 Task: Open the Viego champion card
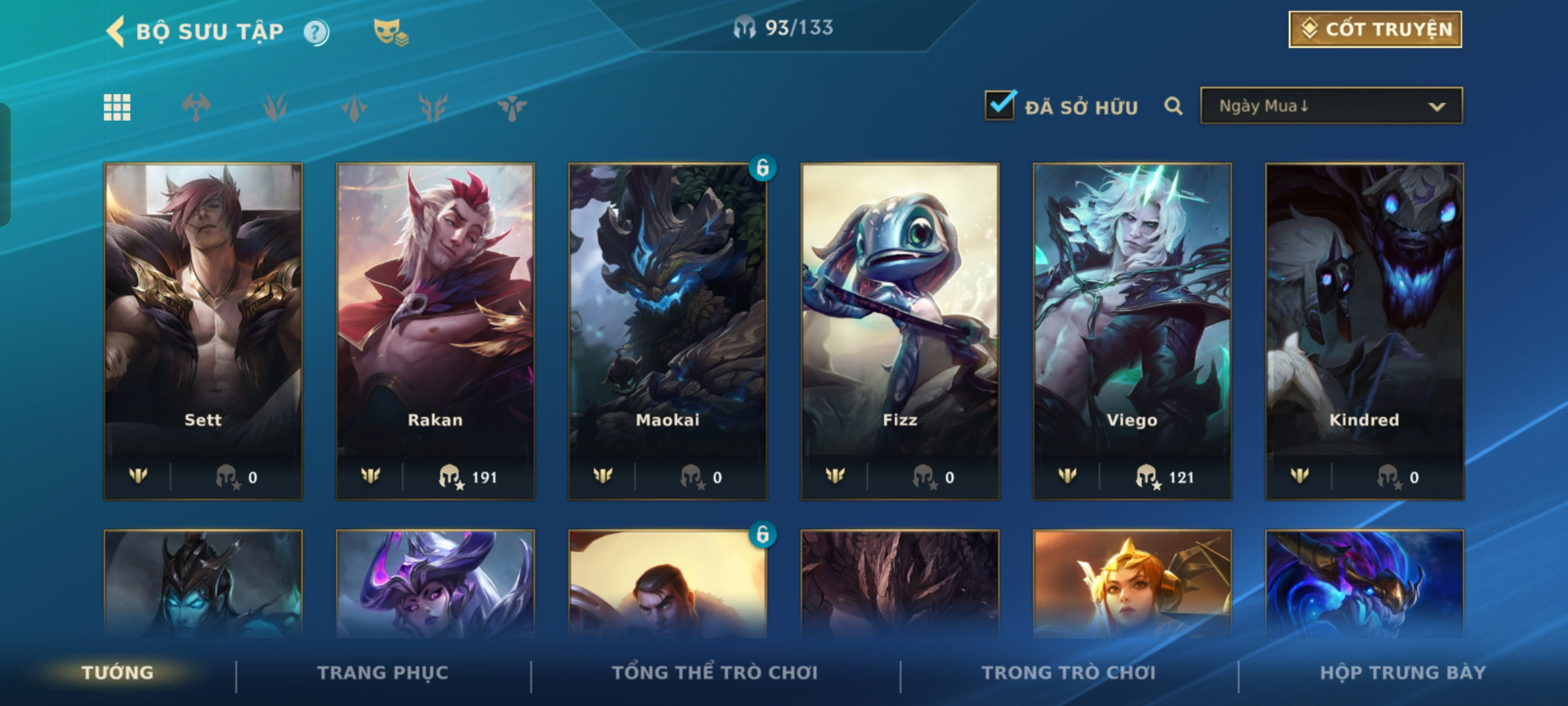1132,331
